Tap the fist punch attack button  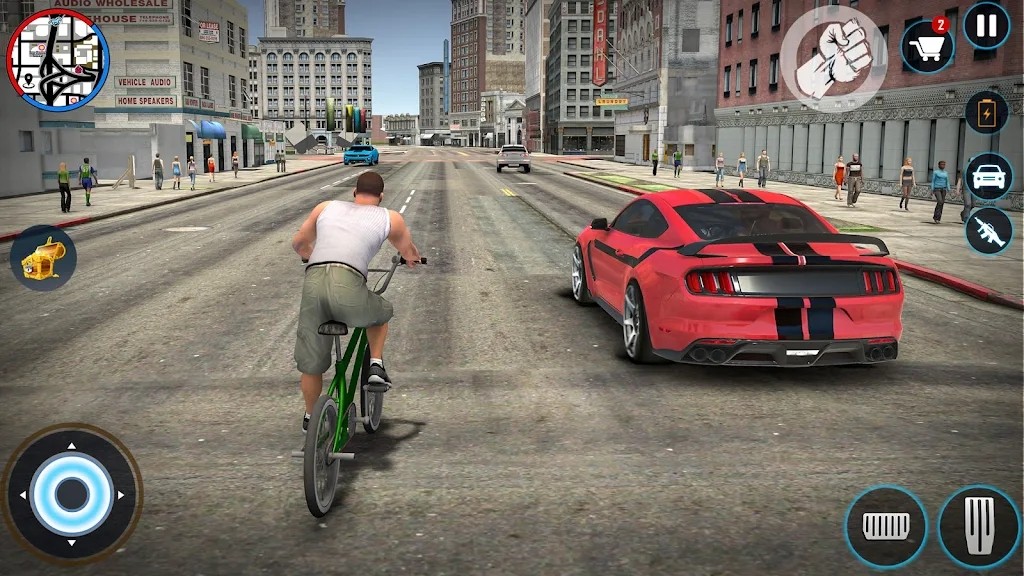pyautogui.click(x=833, y=59)
